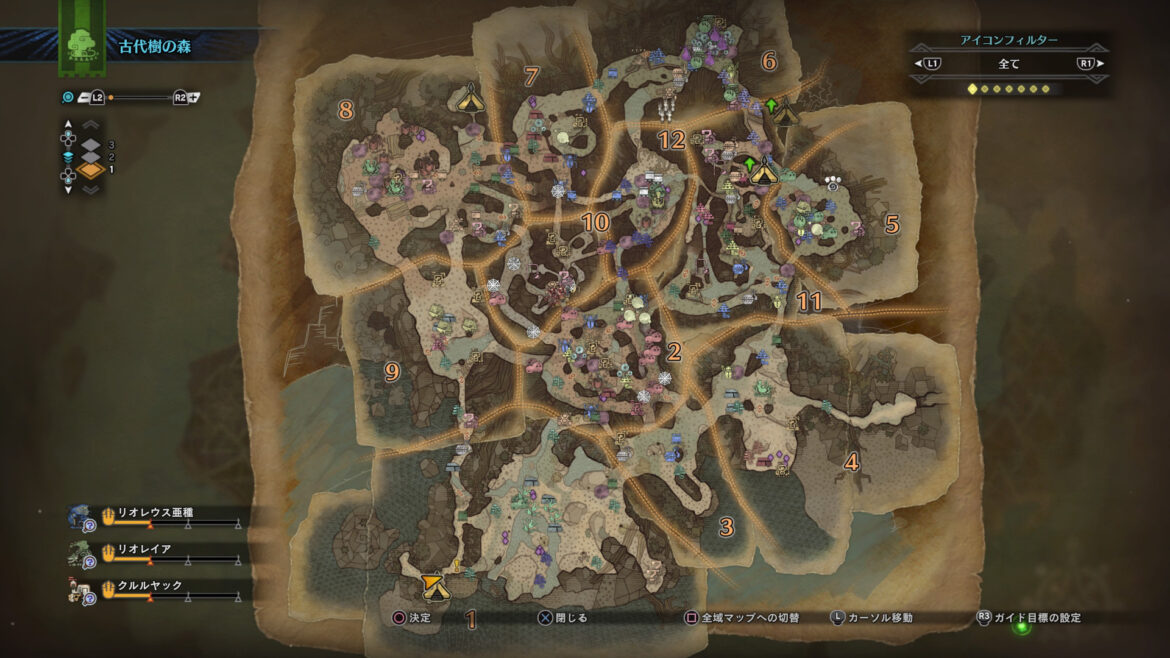Select the highlighted floor level 1 layer
The image size is (1170, 658).
pyautogui.click(x=91, y=171)
